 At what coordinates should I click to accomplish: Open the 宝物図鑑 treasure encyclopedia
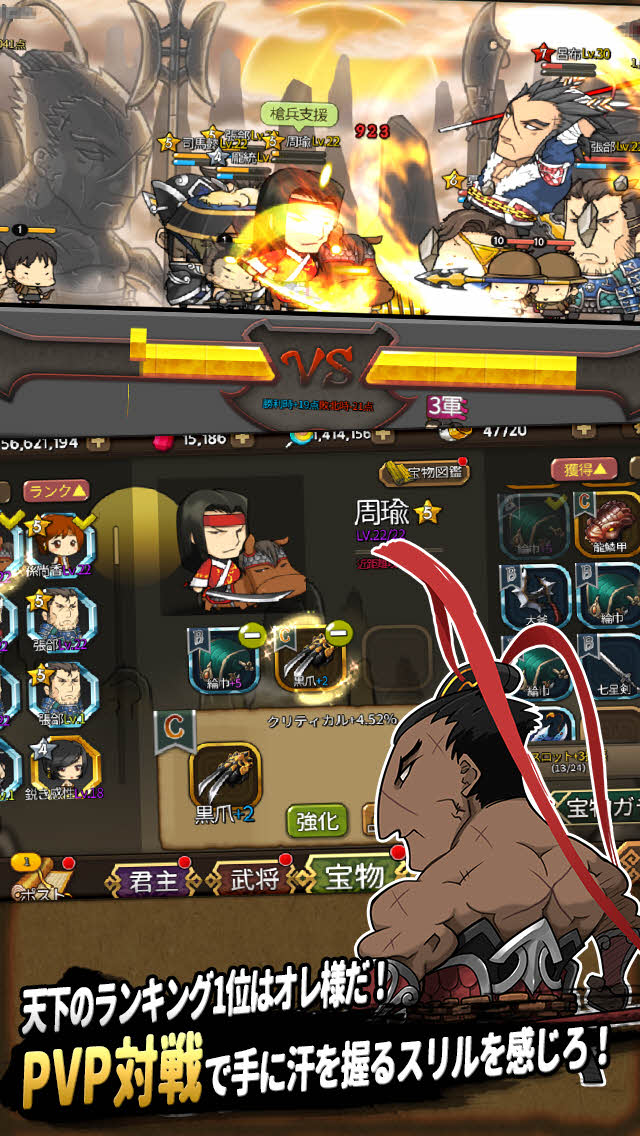[x=424, y=472]
